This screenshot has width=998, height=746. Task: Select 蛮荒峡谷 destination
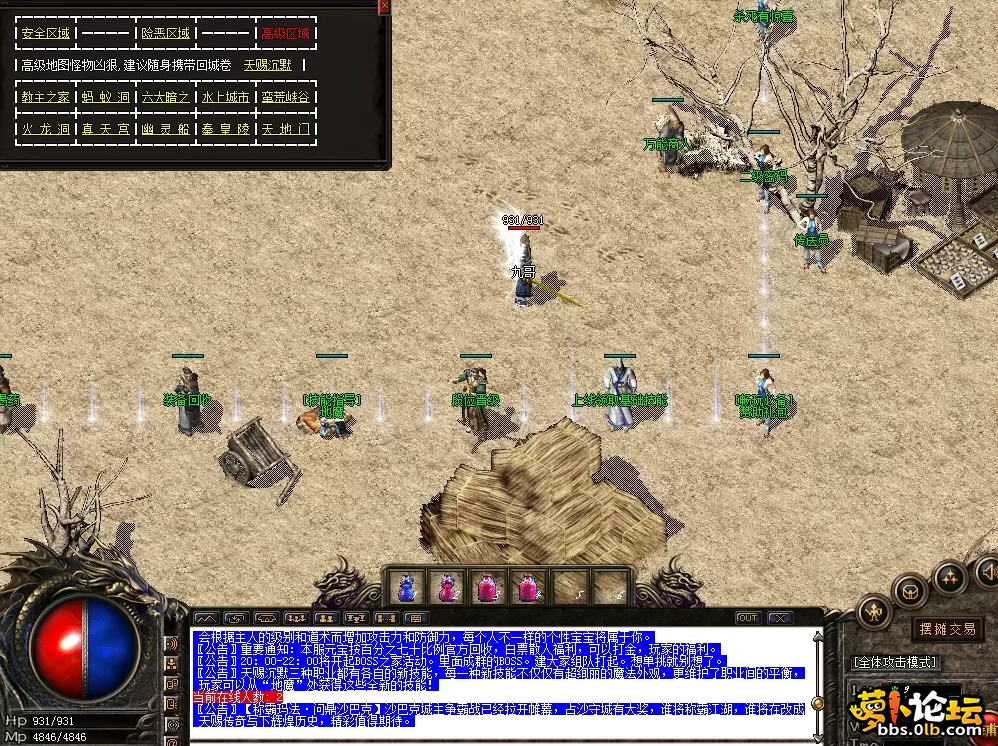point(285,97)
